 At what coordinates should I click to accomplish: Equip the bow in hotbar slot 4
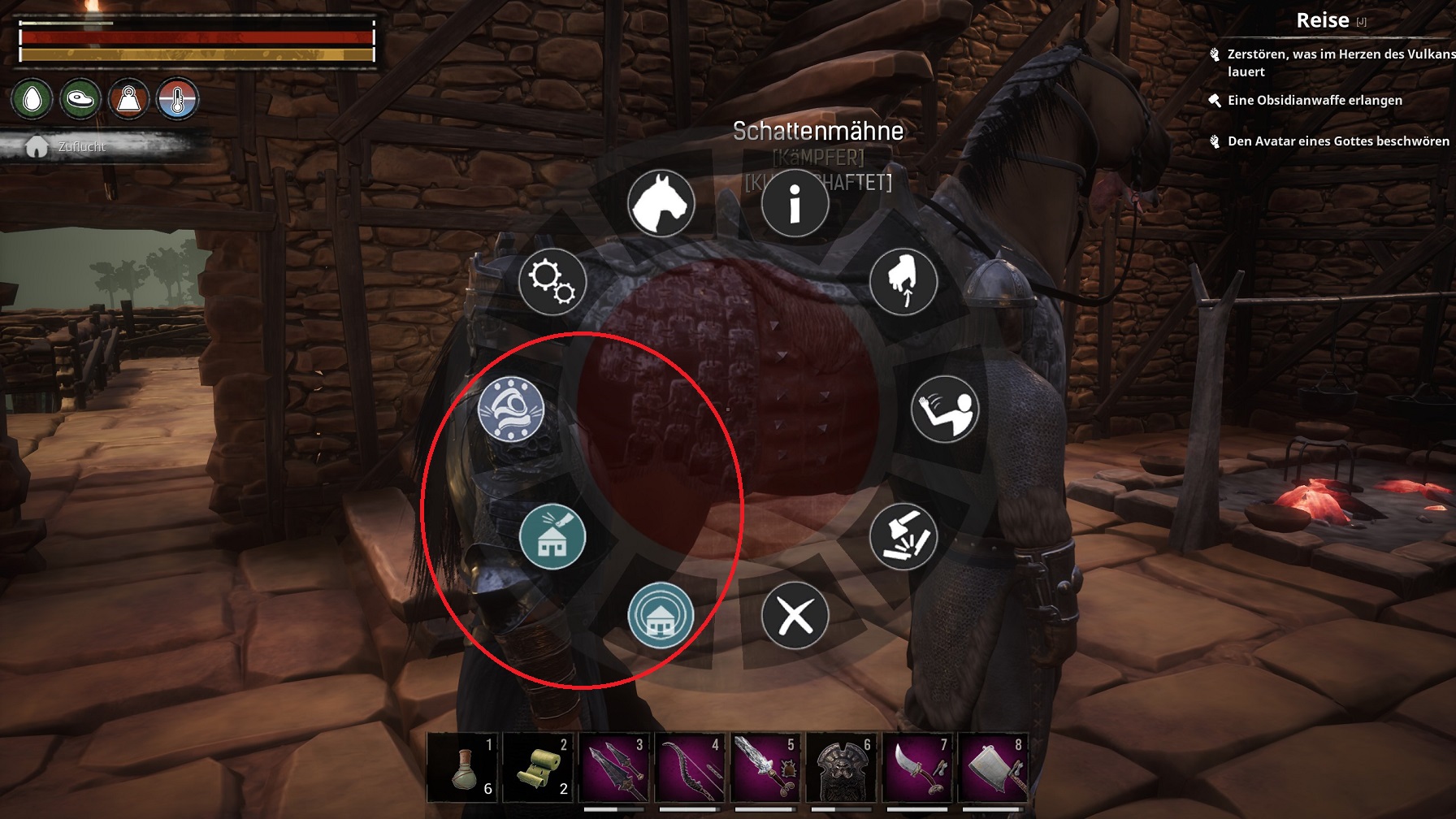click(689, 768)
